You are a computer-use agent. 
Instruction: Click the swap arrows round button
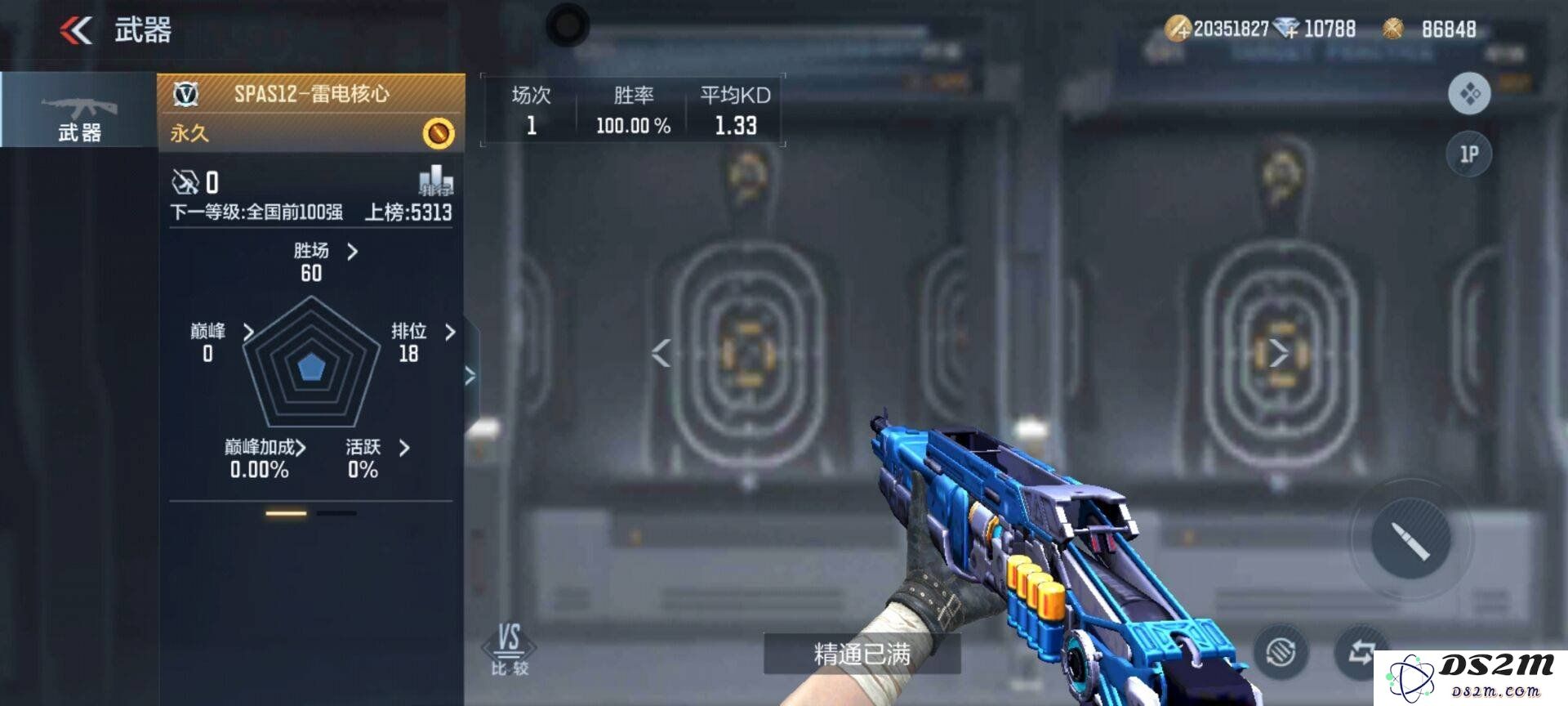(1361, 652)
